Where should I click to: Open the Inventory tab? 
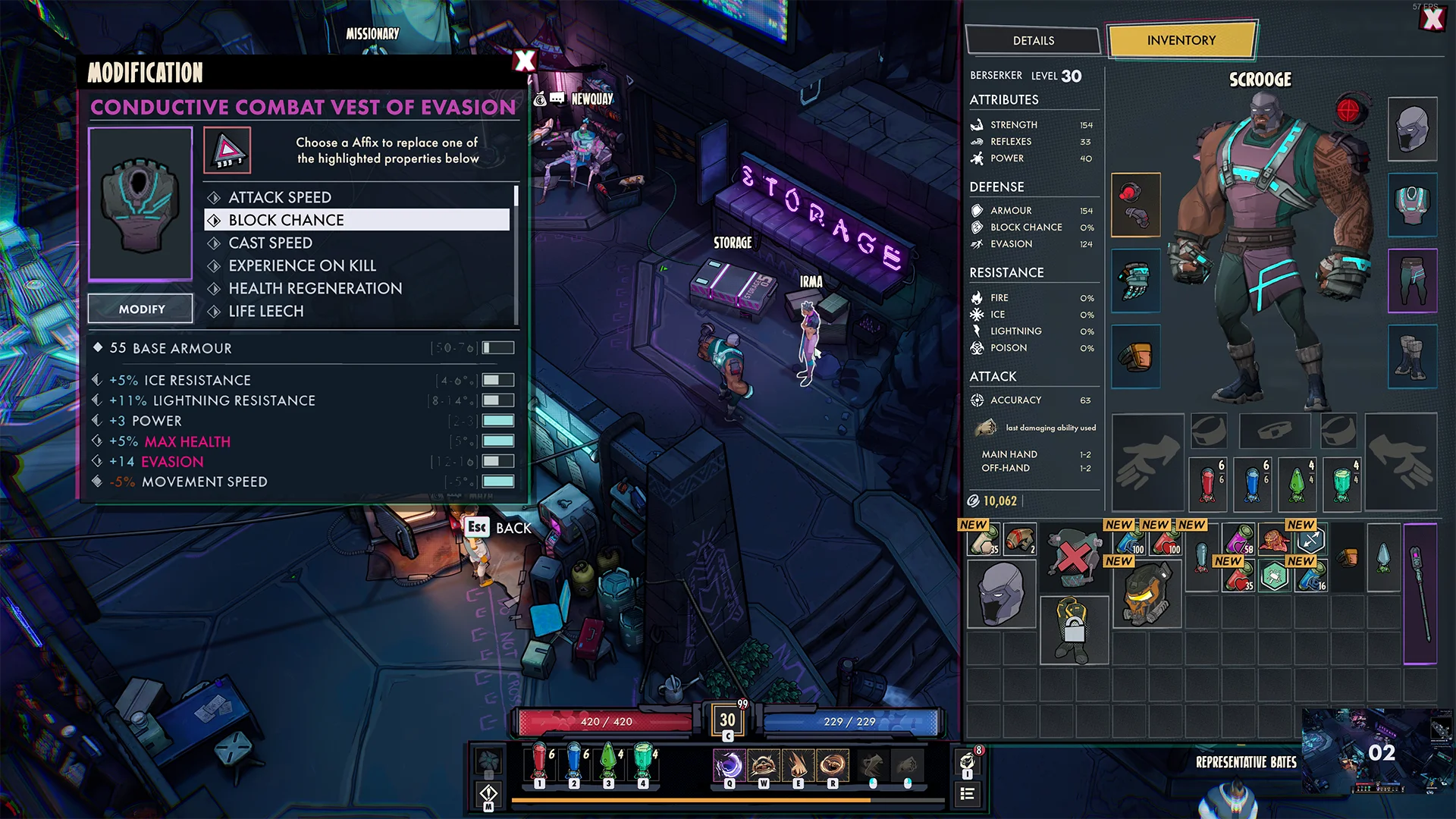coord(1181,41)
